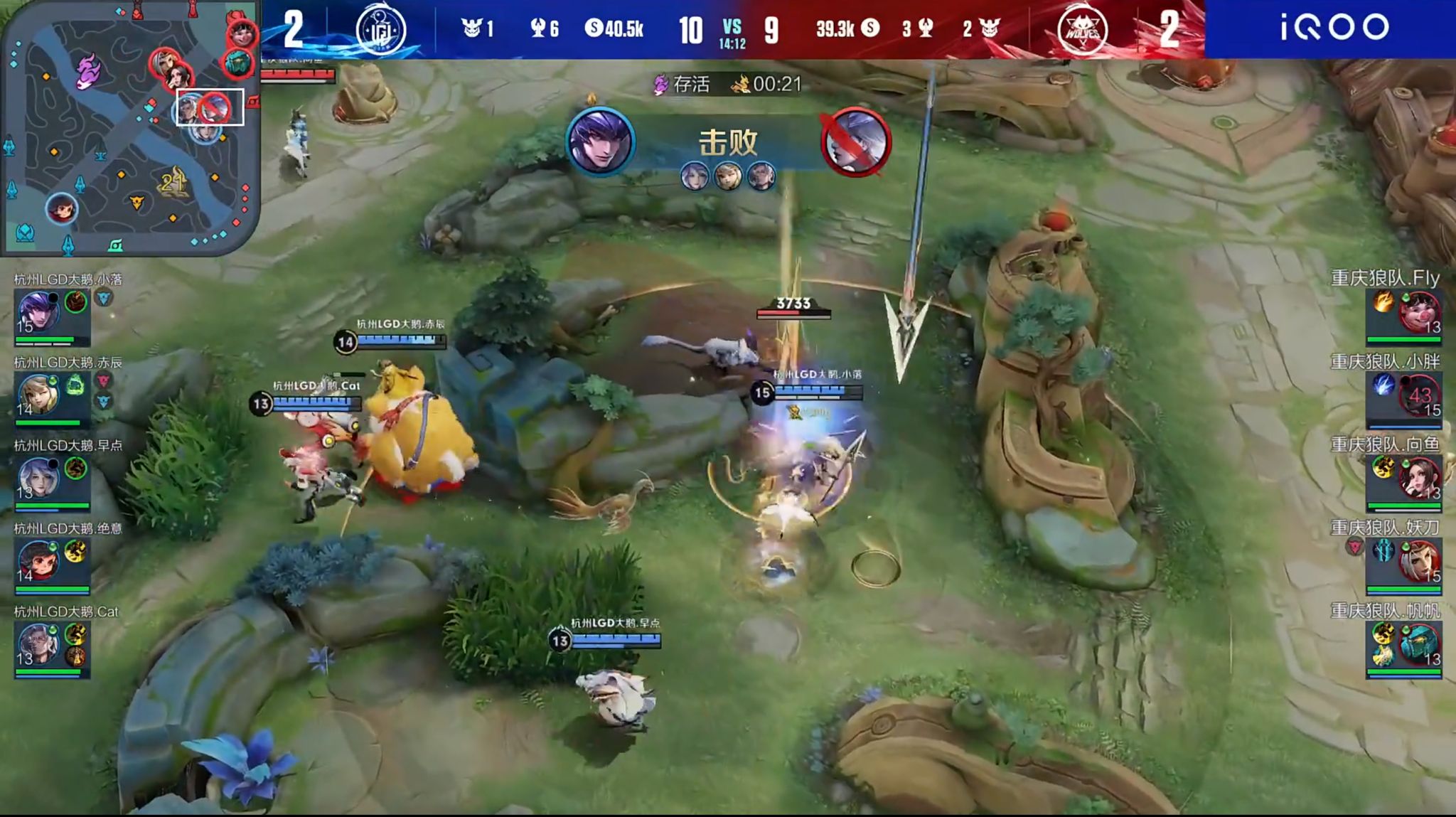Select 重庆狼队.小胖's frost spell icon
The image size is (1456, 817).
1383,386
